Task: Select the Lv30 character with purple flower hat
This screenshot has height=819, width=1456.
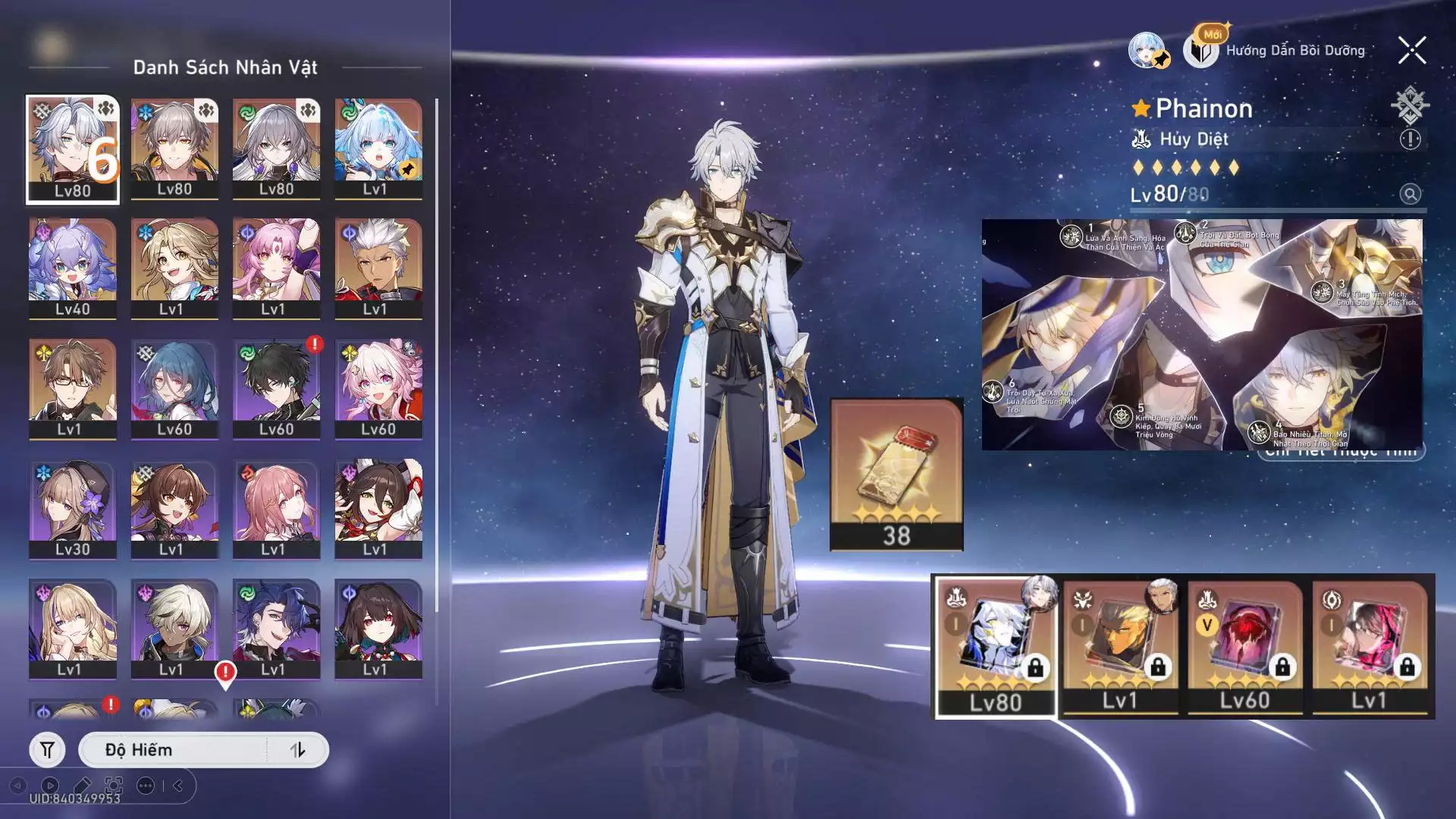Action: (x=73, y=508)
